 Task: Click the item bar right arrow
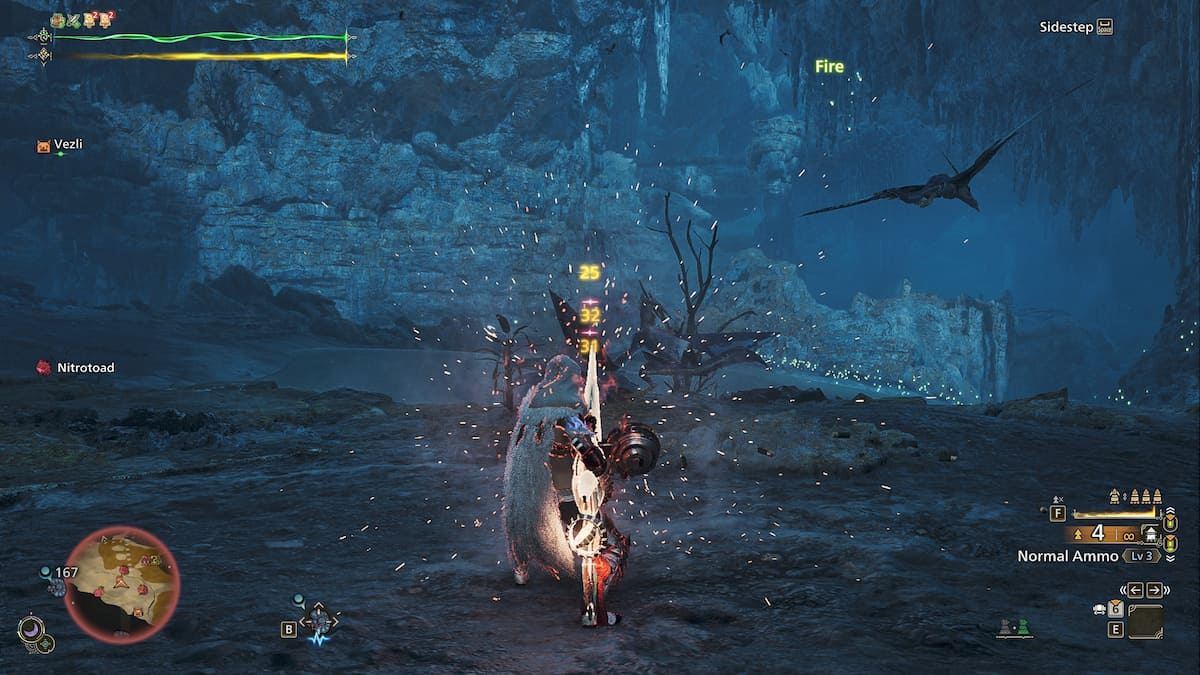pyautogui.click(x=1155, y=590)
